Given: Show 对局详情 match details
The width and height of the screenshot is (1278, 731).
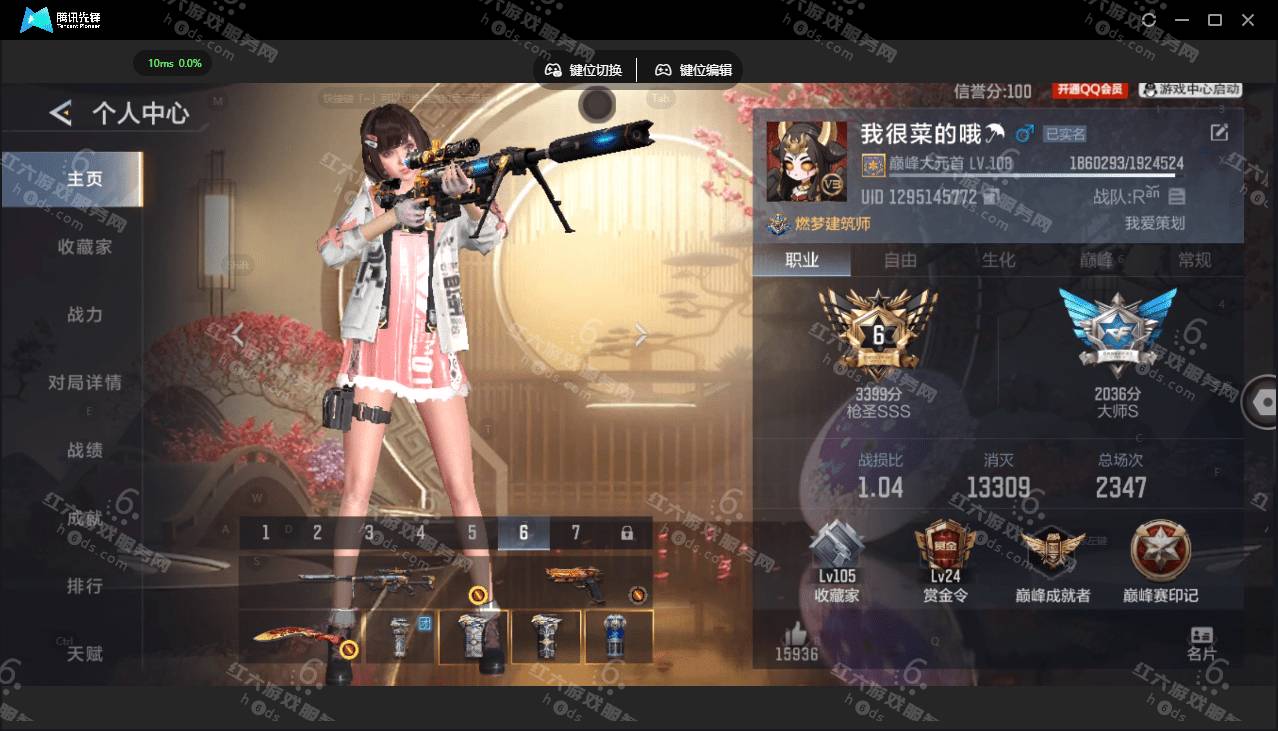Looking at the screenshot, I should coord(85,382).
